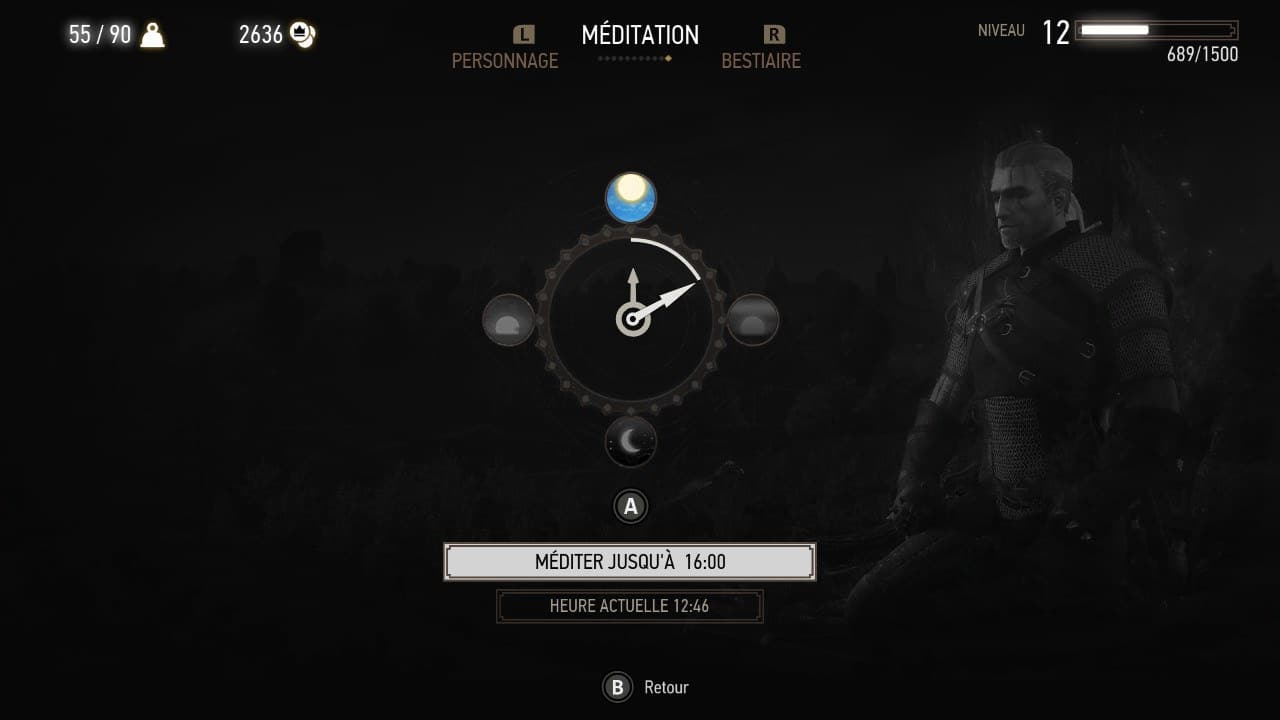Click the meditation clock dial
The height and width of the screenshot is (720, 1280).
pos(631,320)
